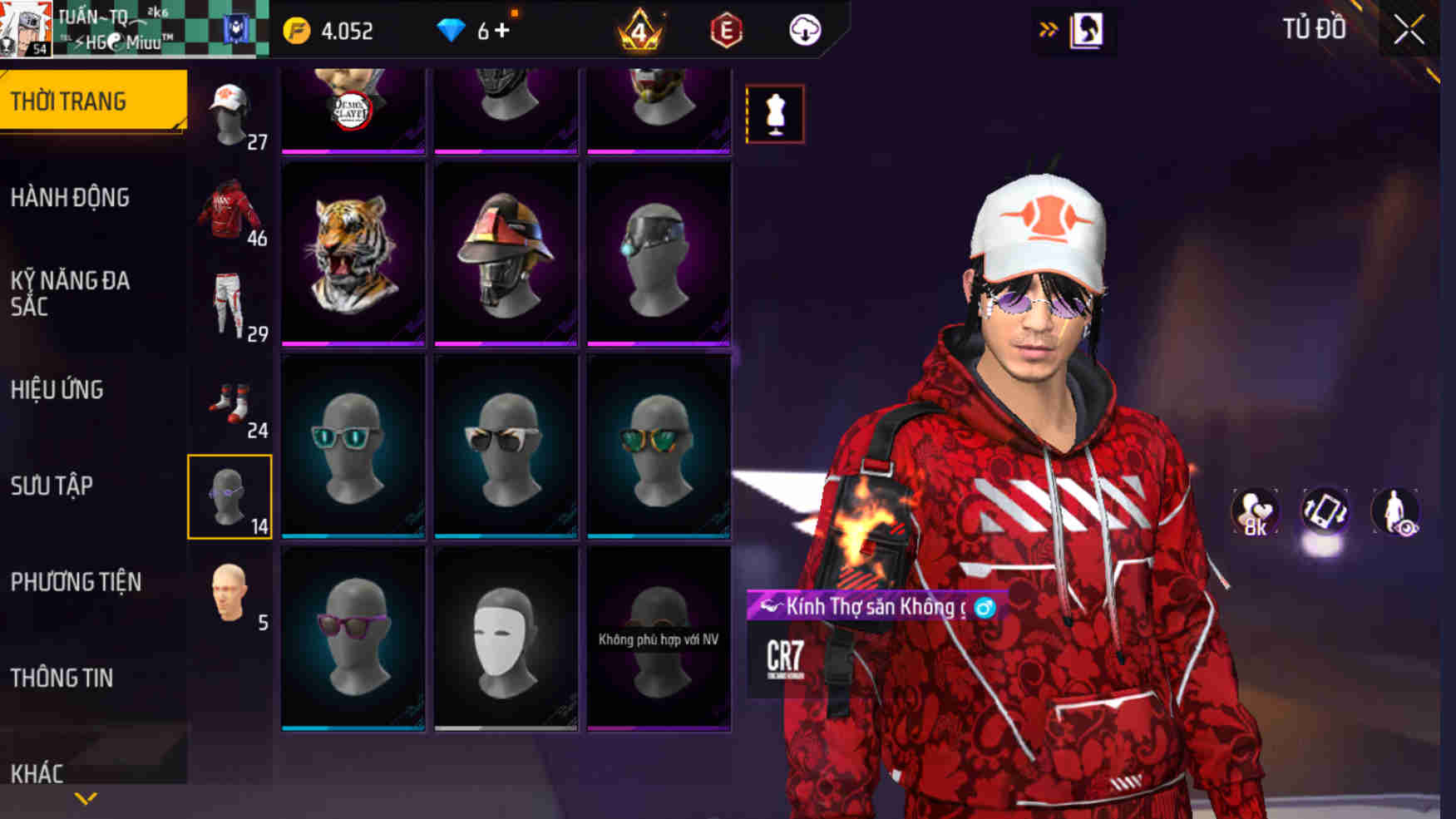Open the THÔNG TIN menu item
Viewport: 1456px width, 819px height.
tap(62, 678)
